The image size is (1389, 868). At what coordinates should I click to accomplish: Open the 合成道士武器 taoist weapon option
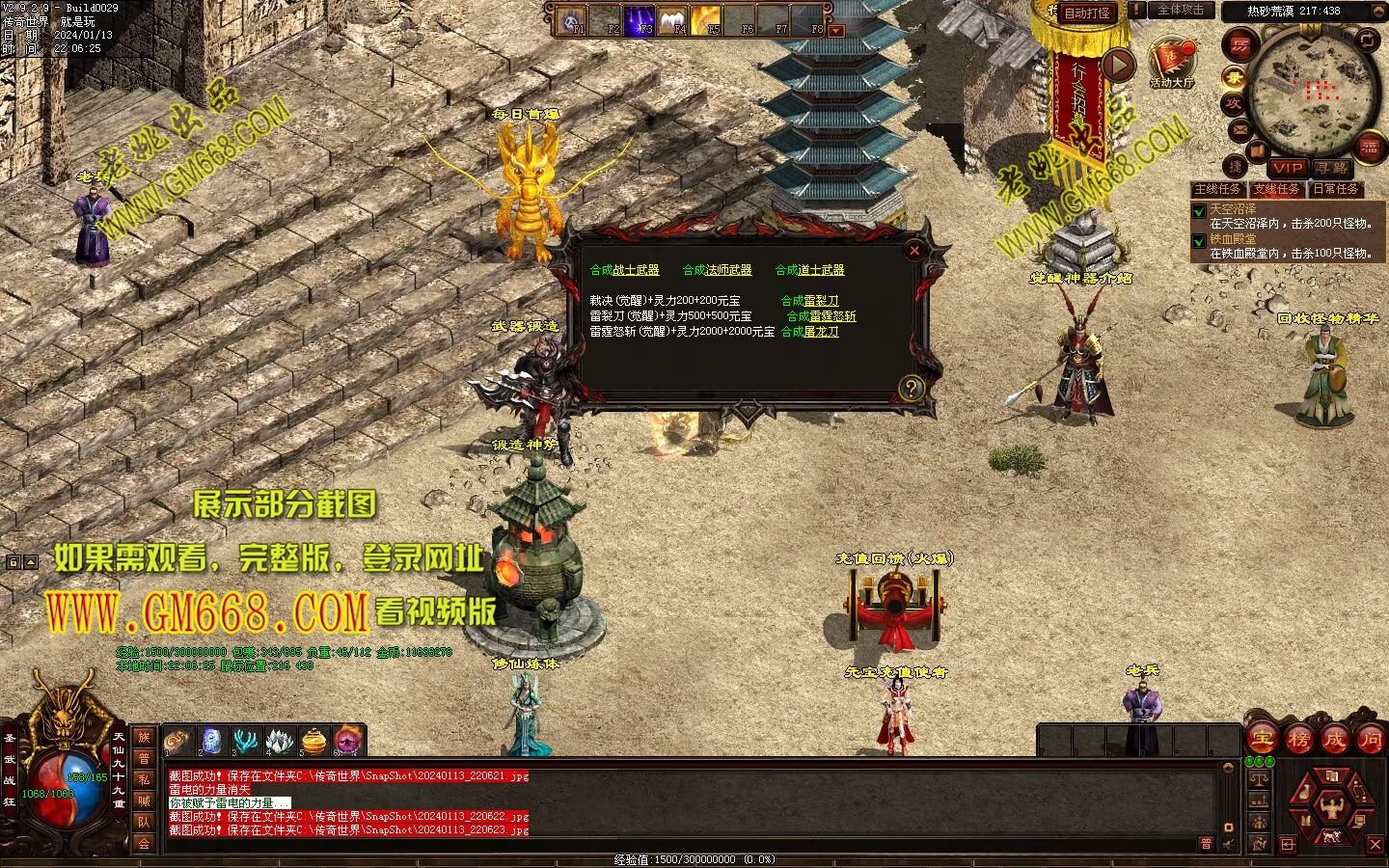[809, 270]
